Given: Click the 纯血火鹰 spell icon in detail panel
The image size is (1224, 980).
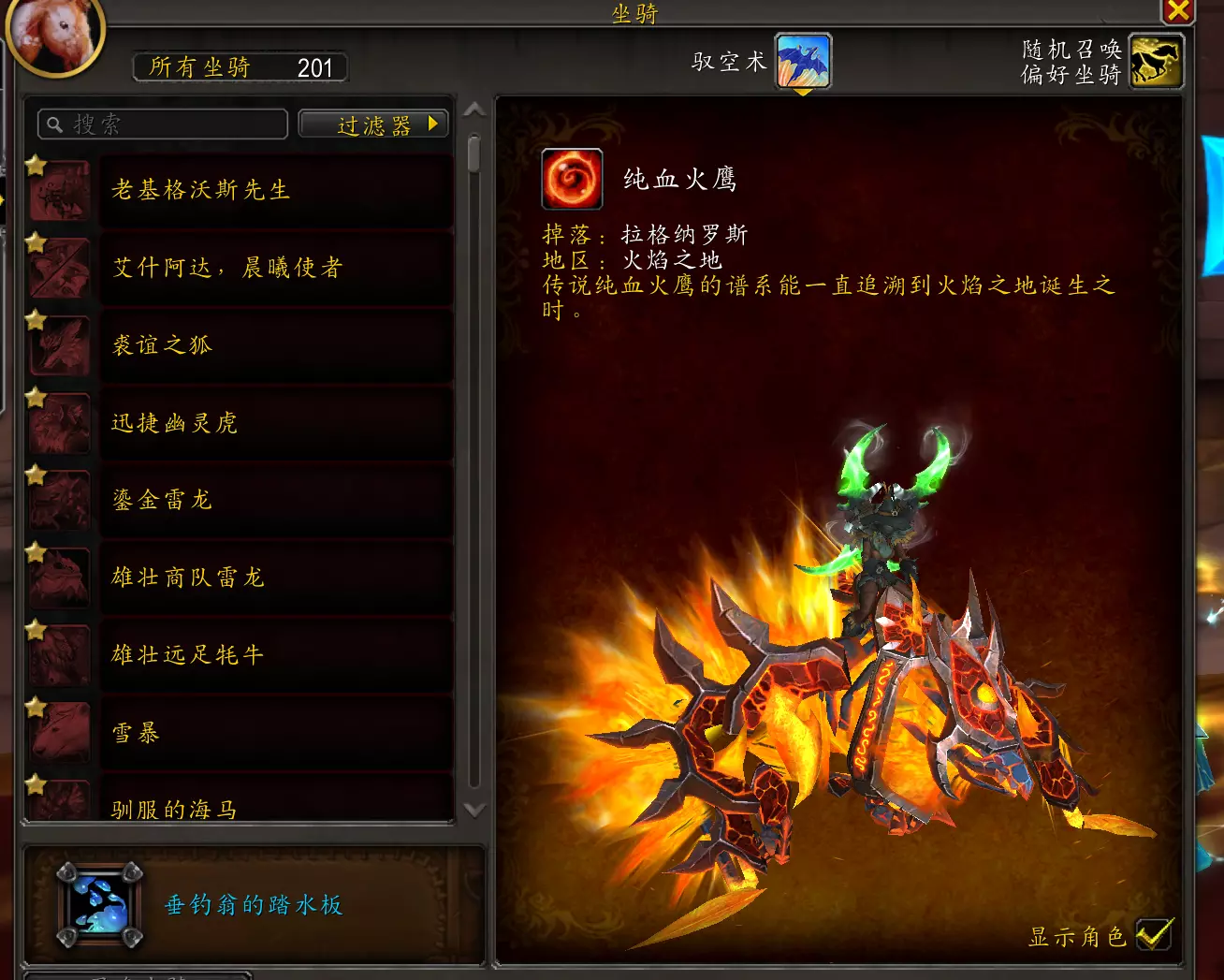Looking at the screenshot, I should (x=572, y=179).
